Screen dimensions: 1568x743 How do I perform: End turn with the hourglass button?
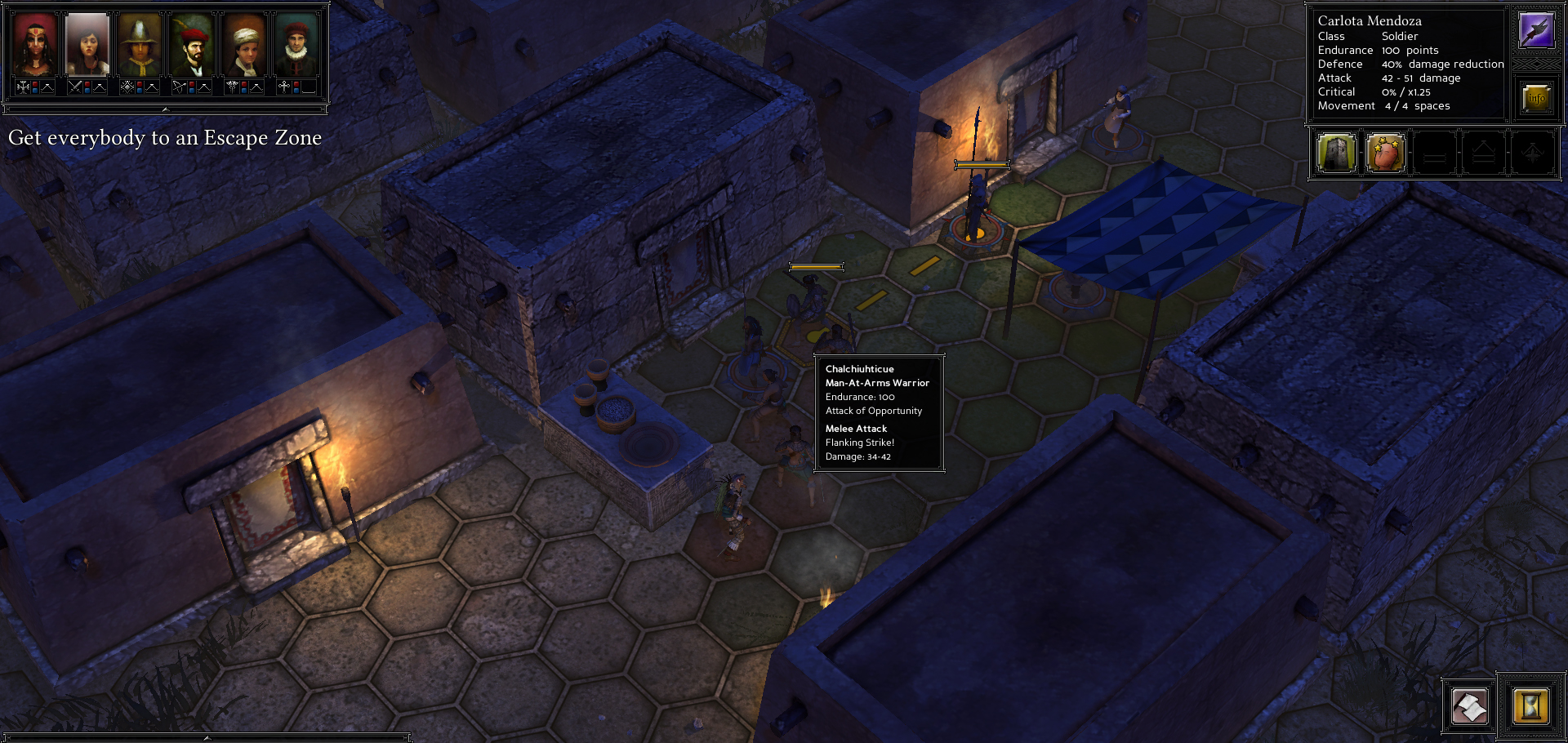[1530, 705]
